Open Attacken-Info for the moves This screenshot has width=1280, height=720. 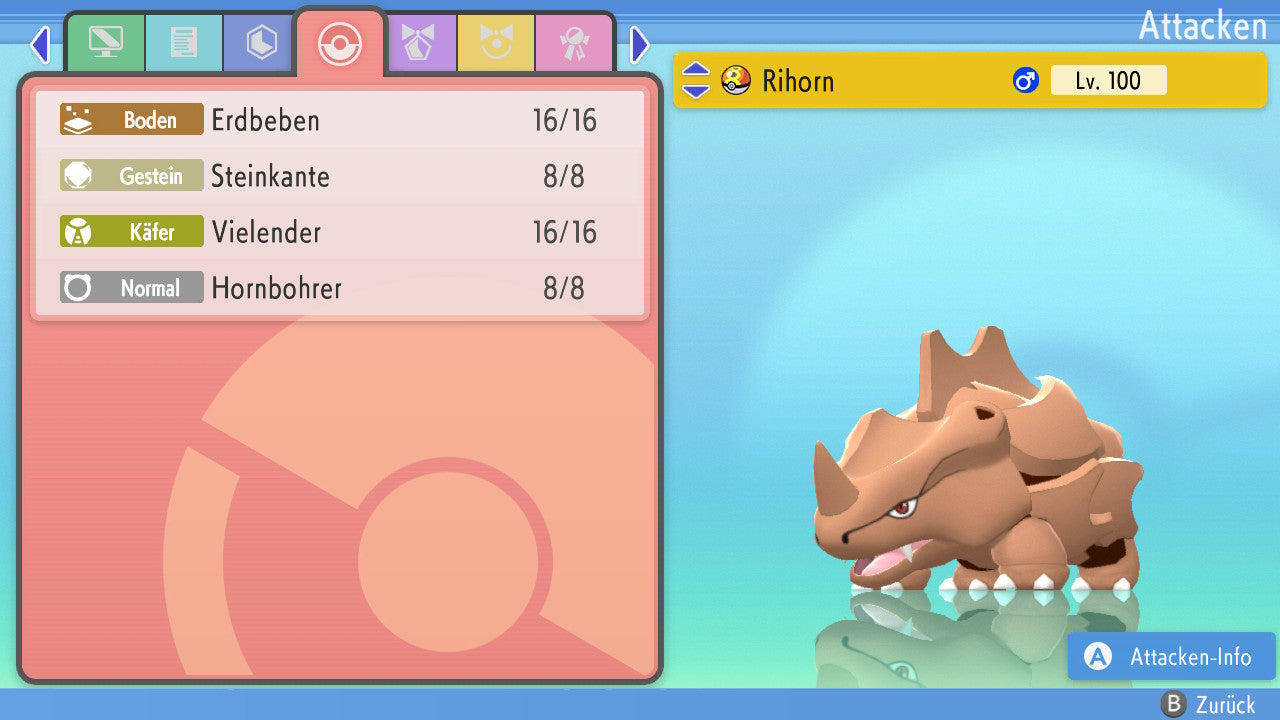1172,657
